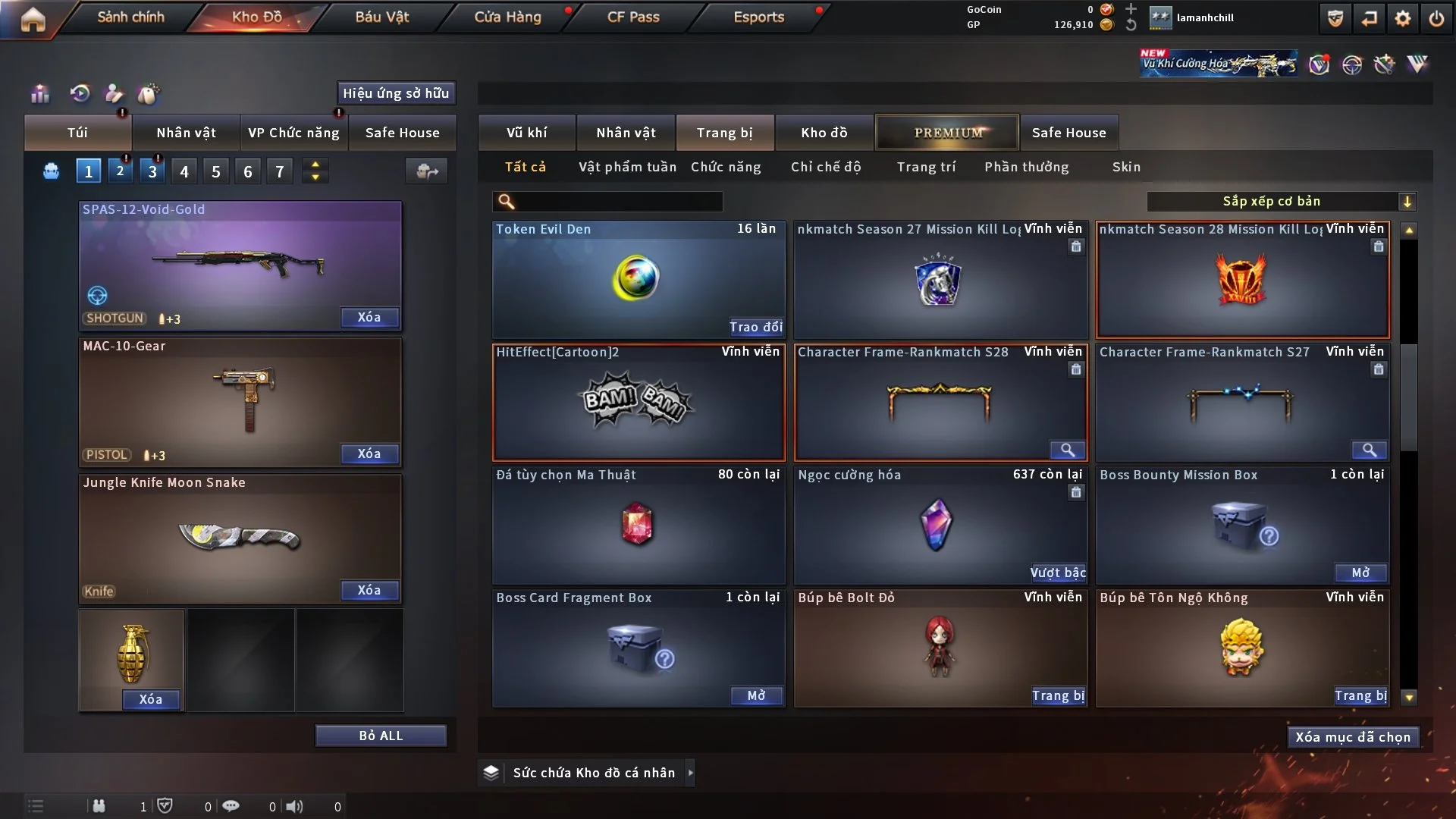The height and width of the screenshot is (819, 1456).
Task: Unequip everything with Bỏ ALL
Action: (x=381, y=736)
